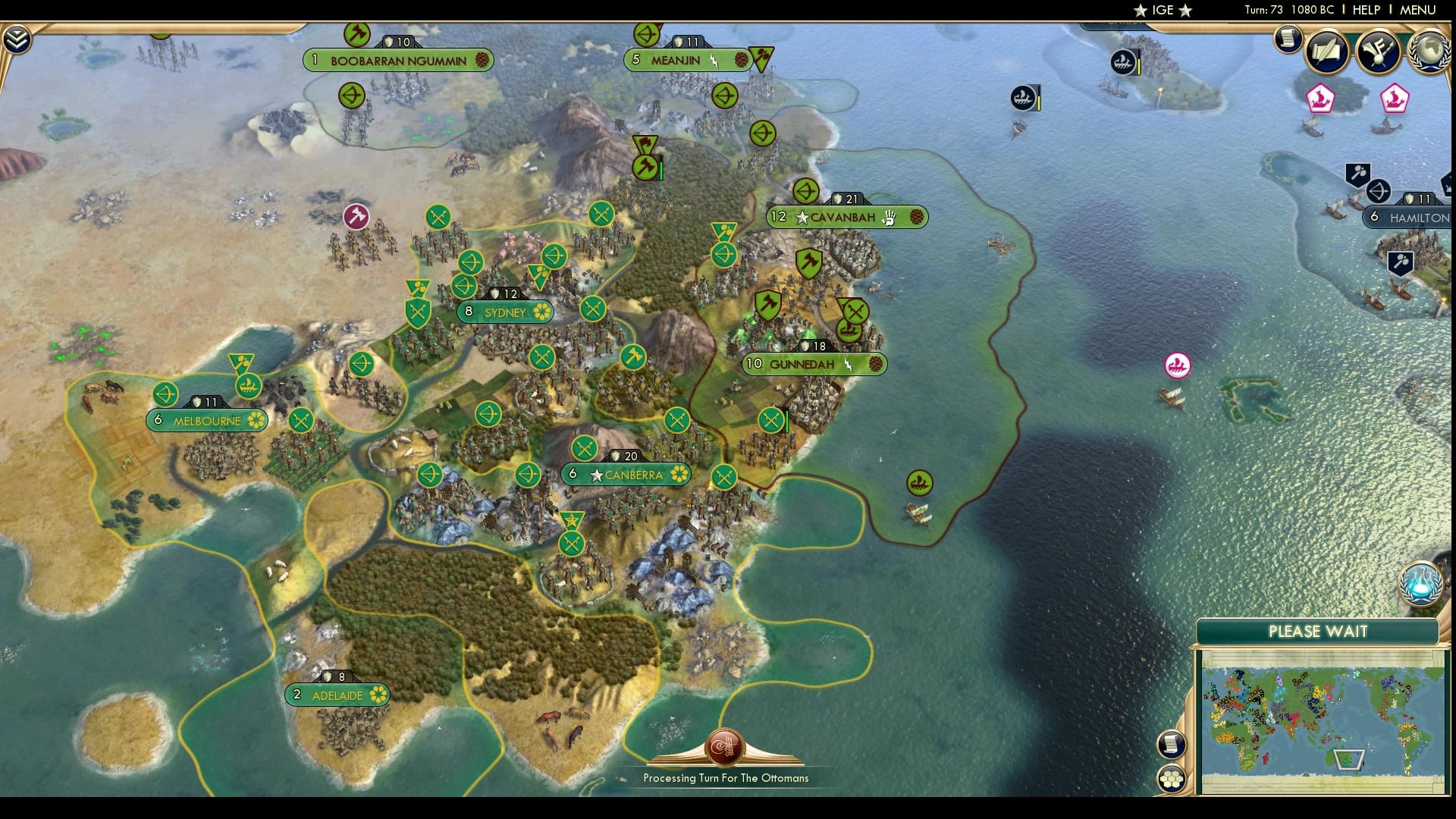Click the viewport rectangle on the minimap
Image resolution: width=1456 pixels, height=819 pixels.
pos(1350,758)
